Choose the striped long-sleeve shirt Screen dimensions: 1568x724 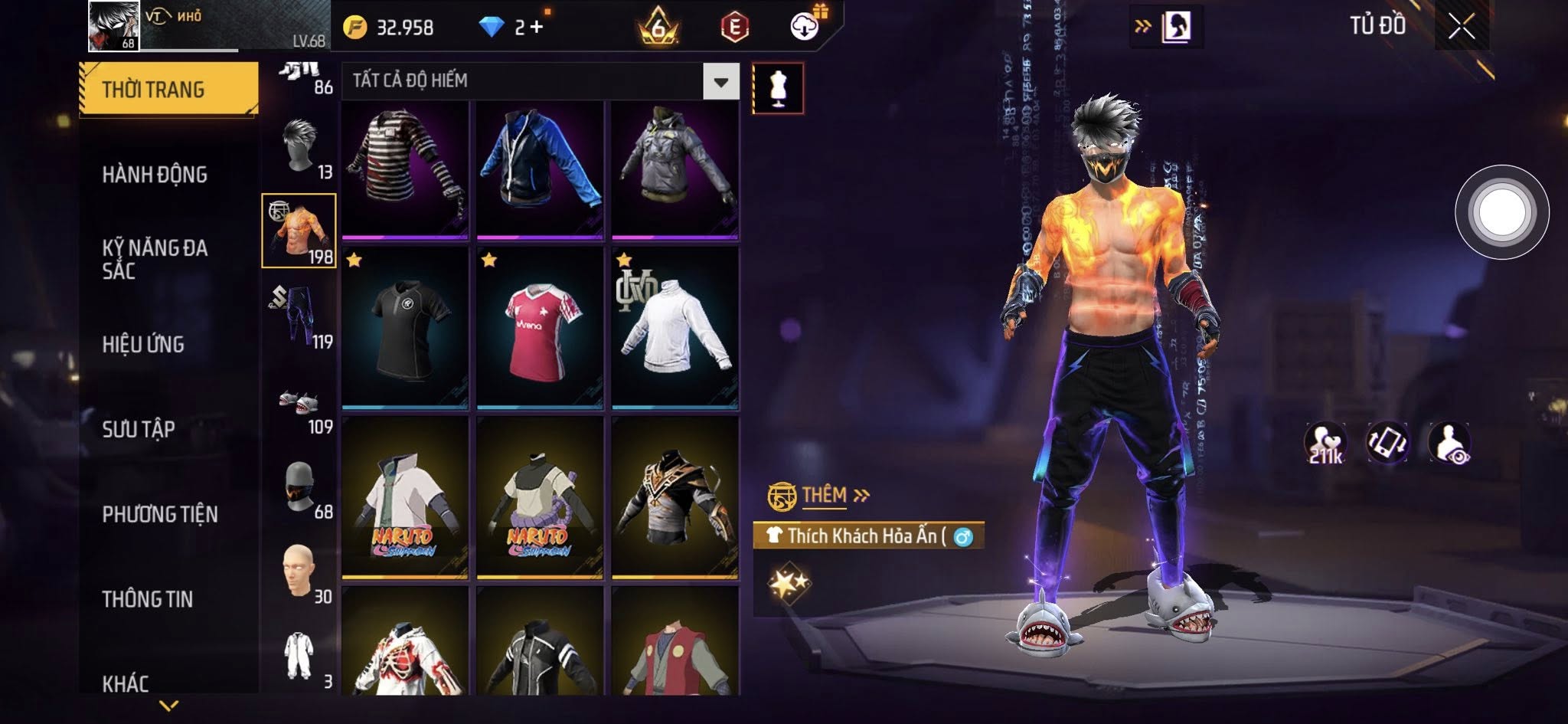pos(405,169)
